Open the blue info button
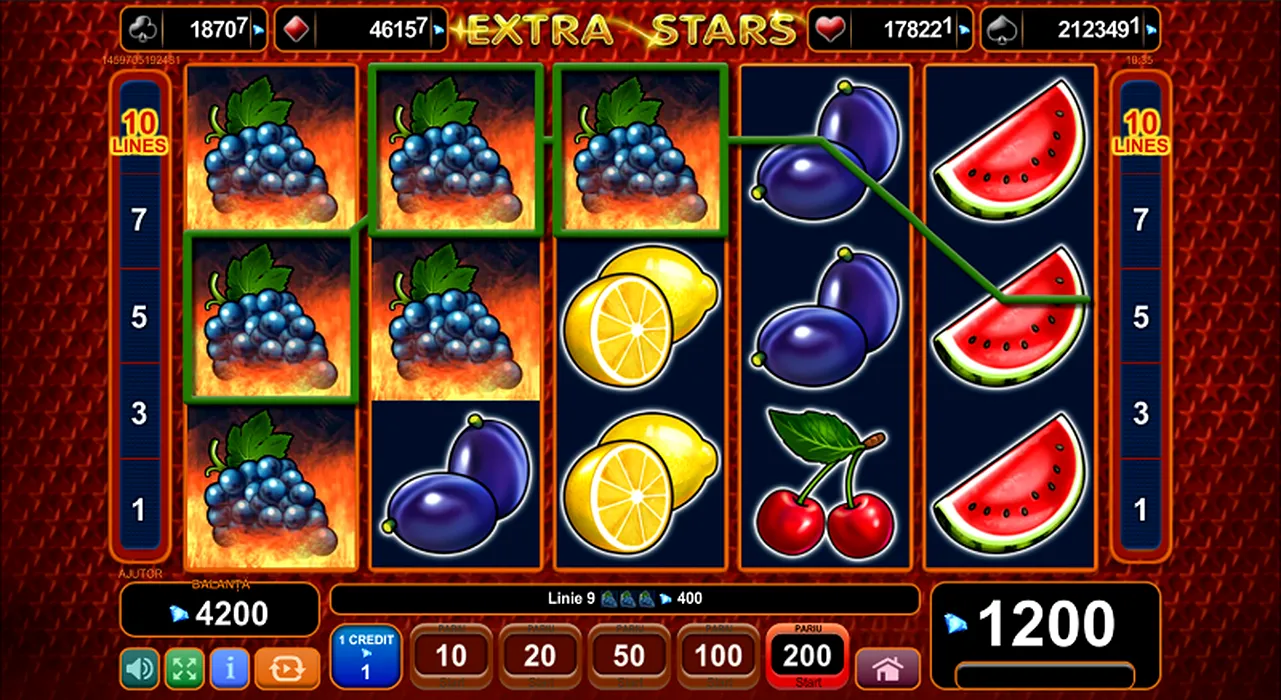Image resolution: width=1281 pixels, height=700 pixels. (230, 668)
